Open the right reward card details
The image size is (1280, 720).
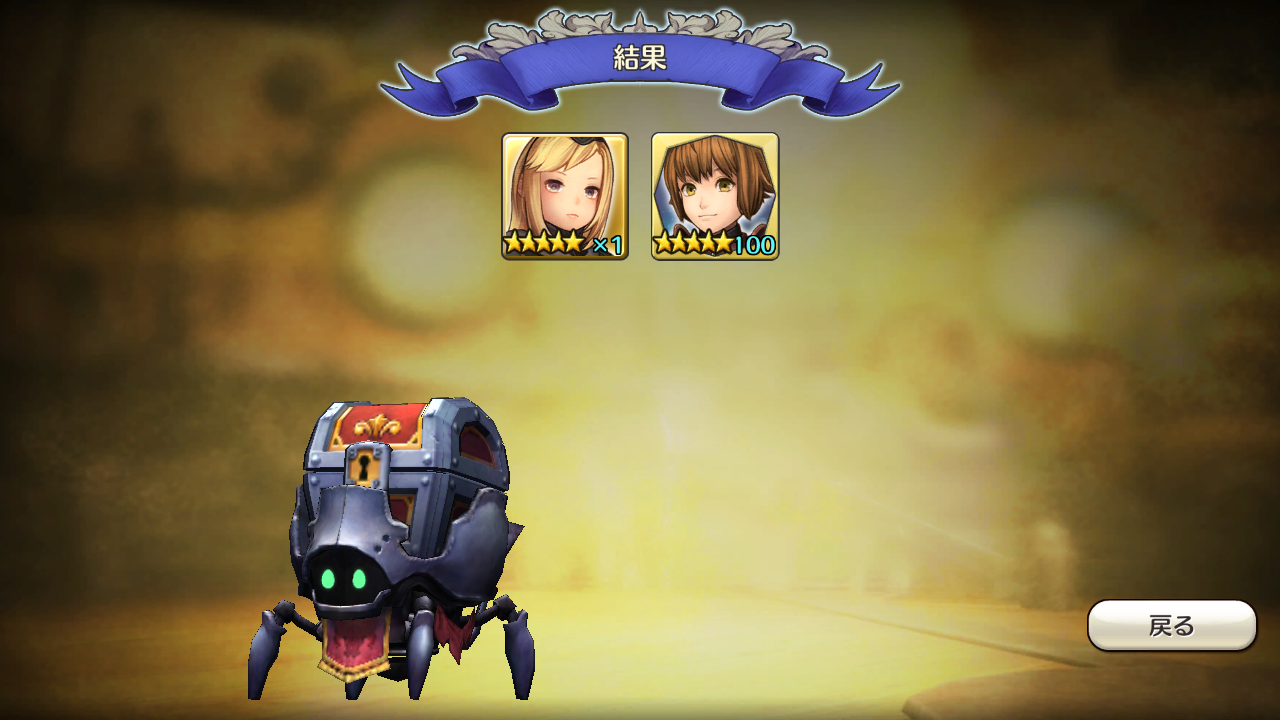click(x=715, y=190)
